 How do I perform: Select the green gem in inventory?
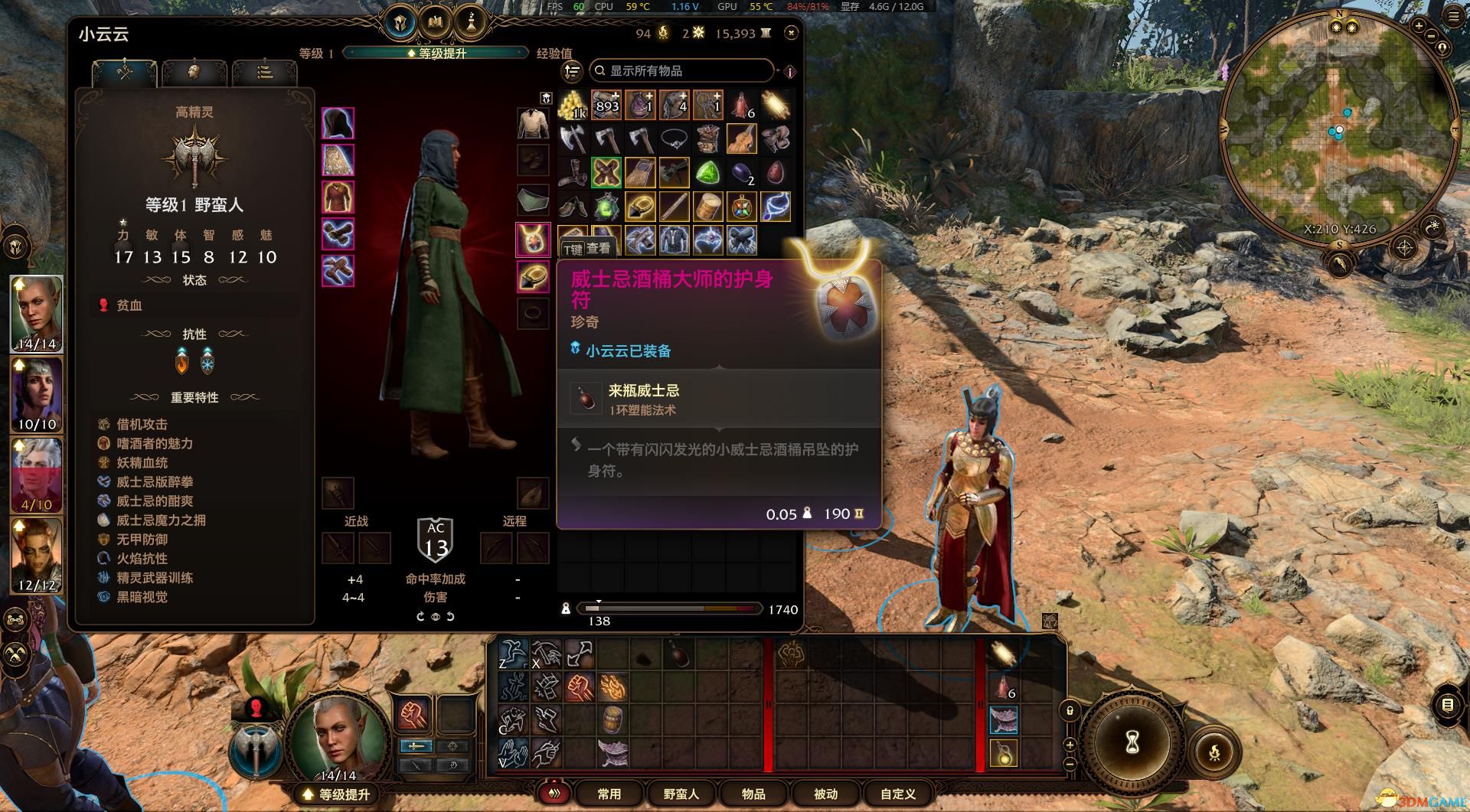tap(707, 173)
